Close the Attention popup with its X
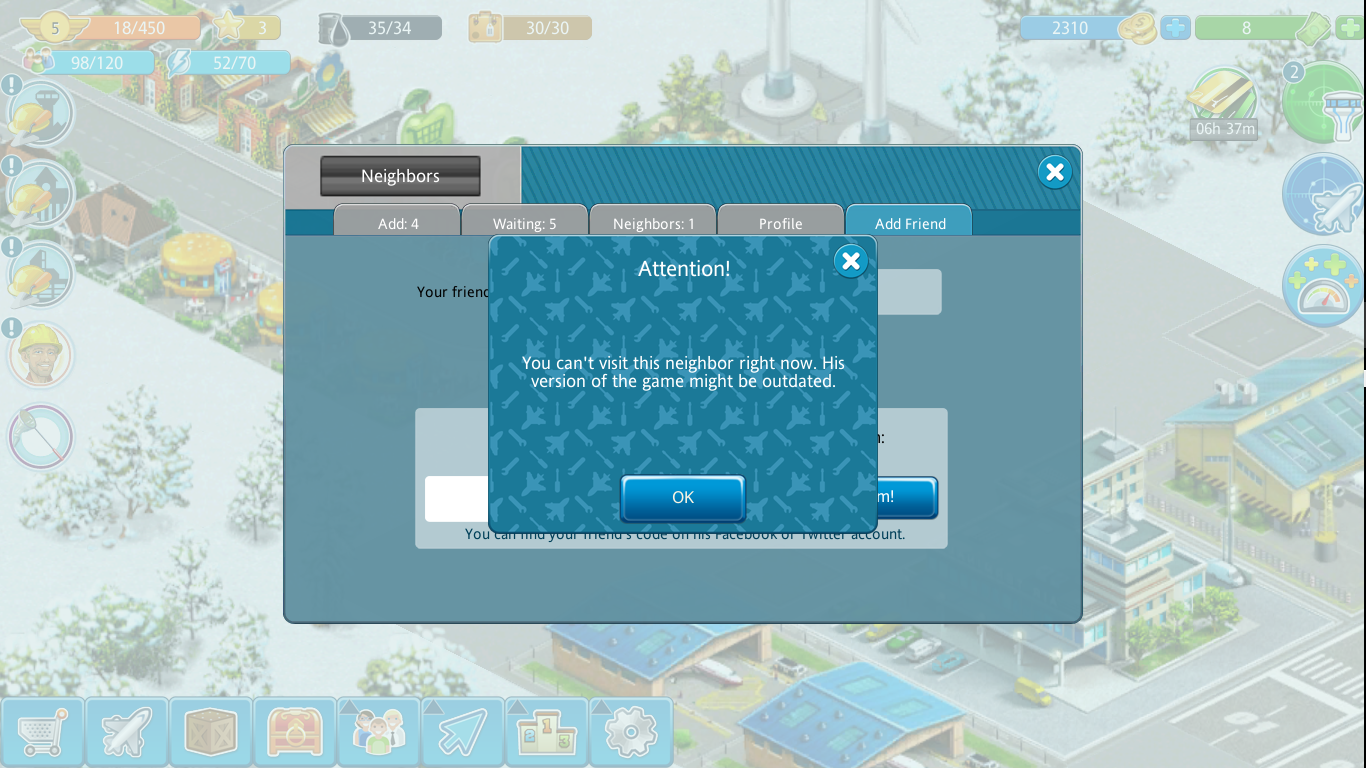 point(850,261)
